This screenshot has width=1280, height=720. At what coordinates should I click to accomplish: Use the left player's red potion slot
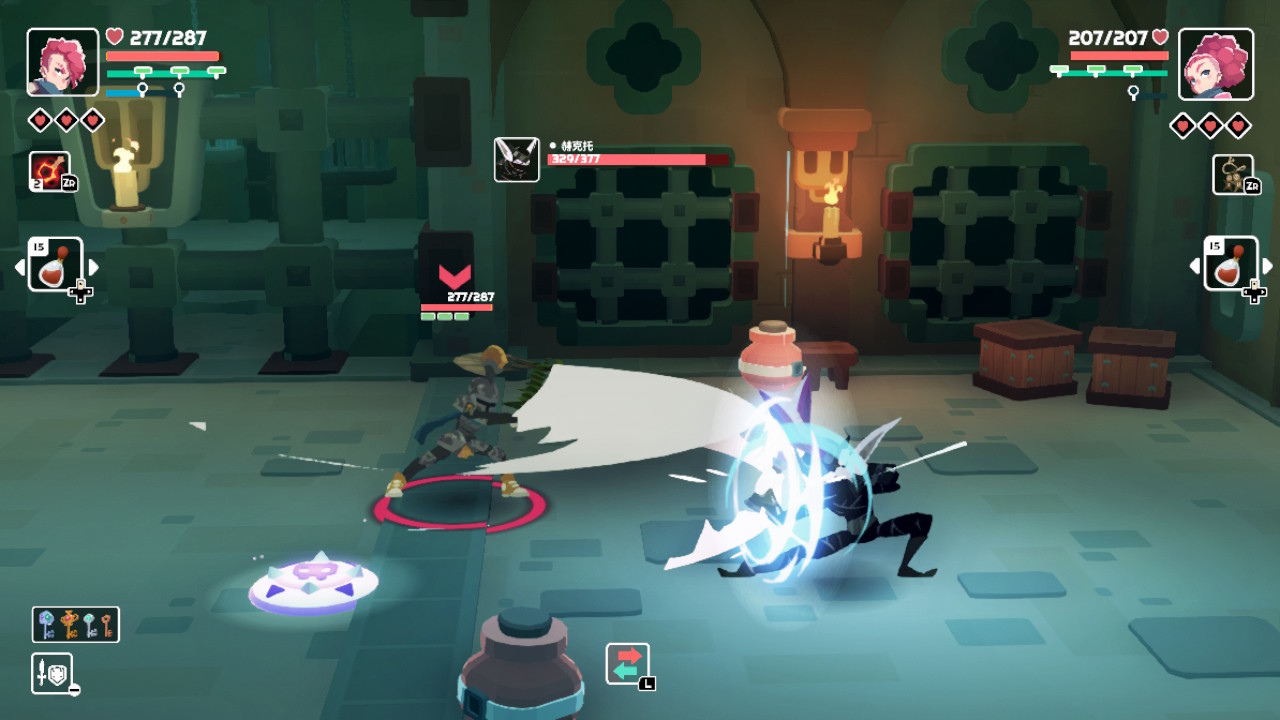point(55,265)
